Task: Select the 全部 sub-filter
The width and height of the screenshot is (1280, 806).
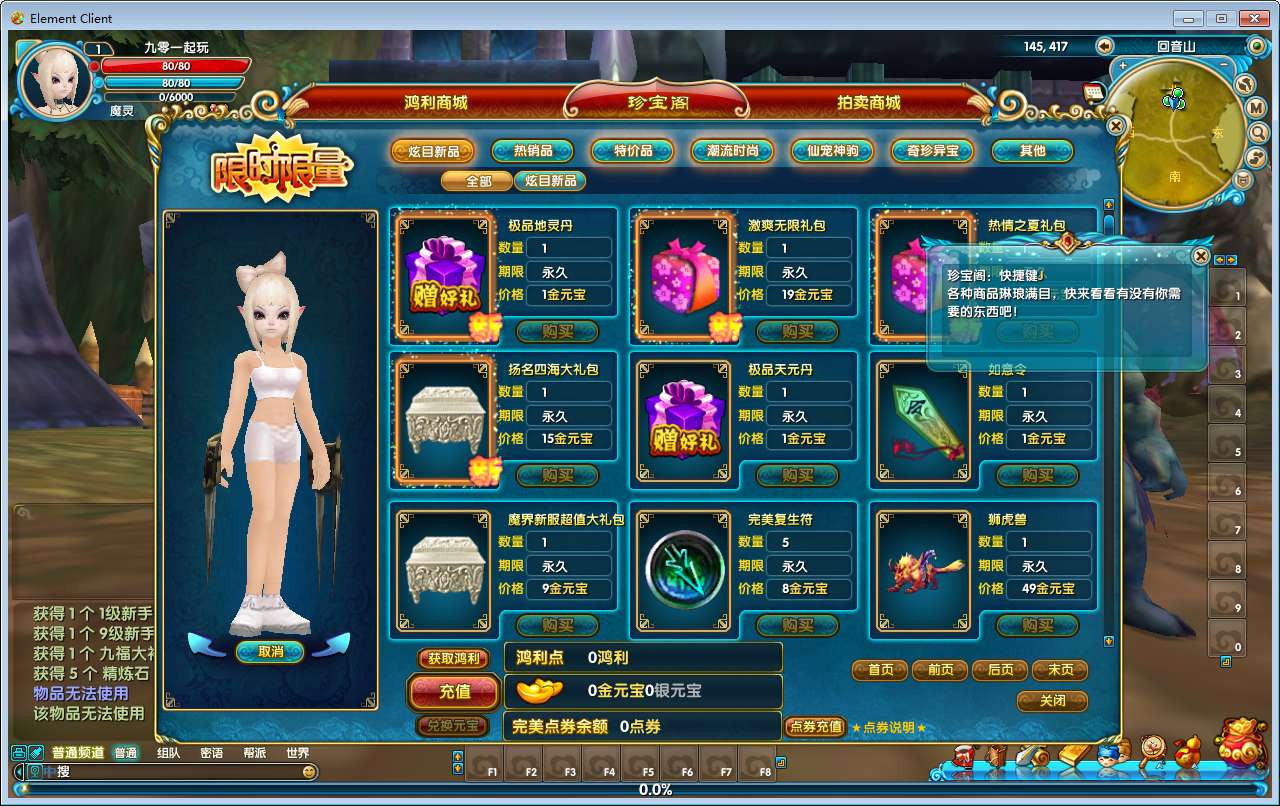Action: pos(479,181)
